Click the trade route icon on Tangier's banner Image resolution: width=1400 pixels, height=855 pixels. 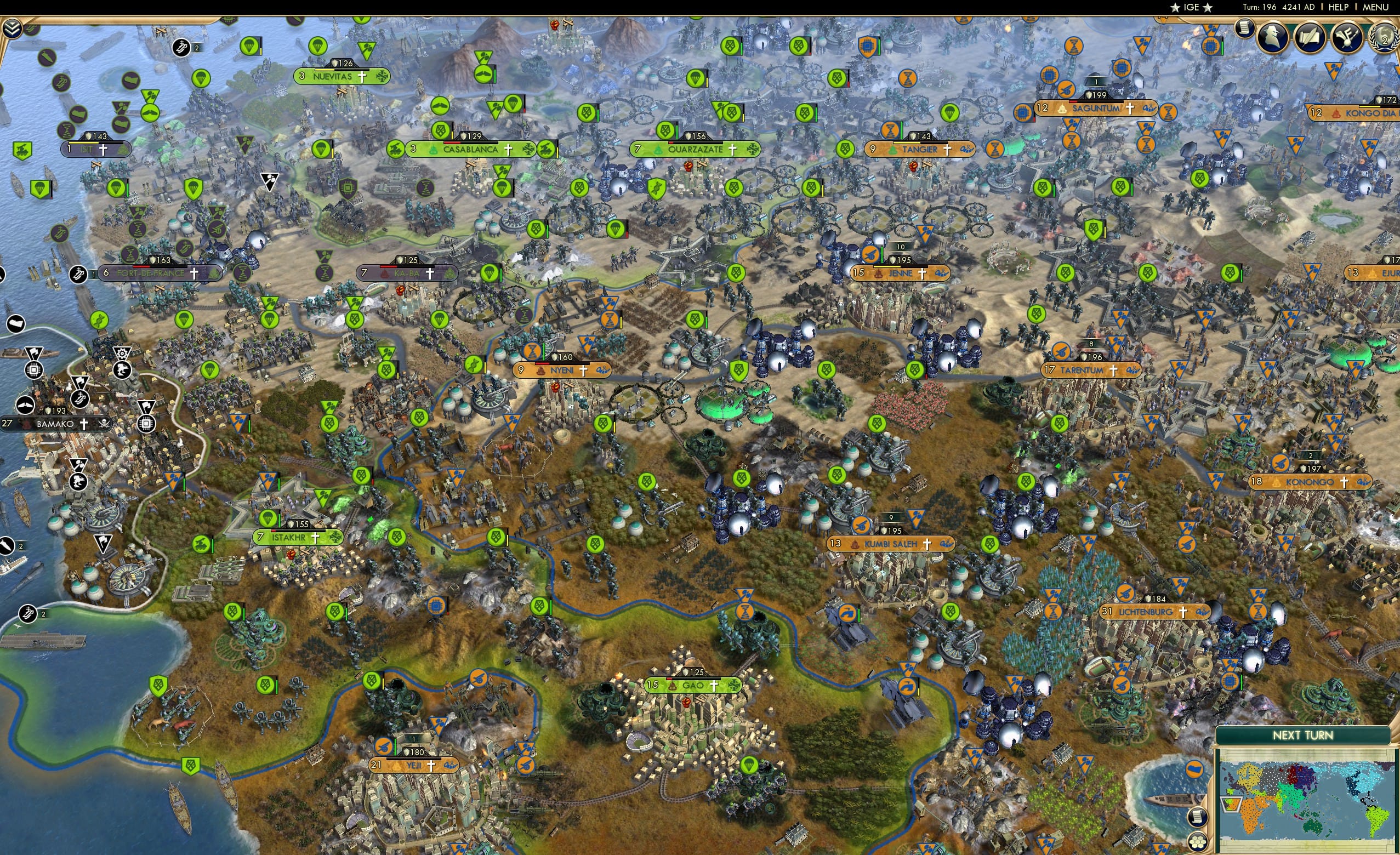968,151
